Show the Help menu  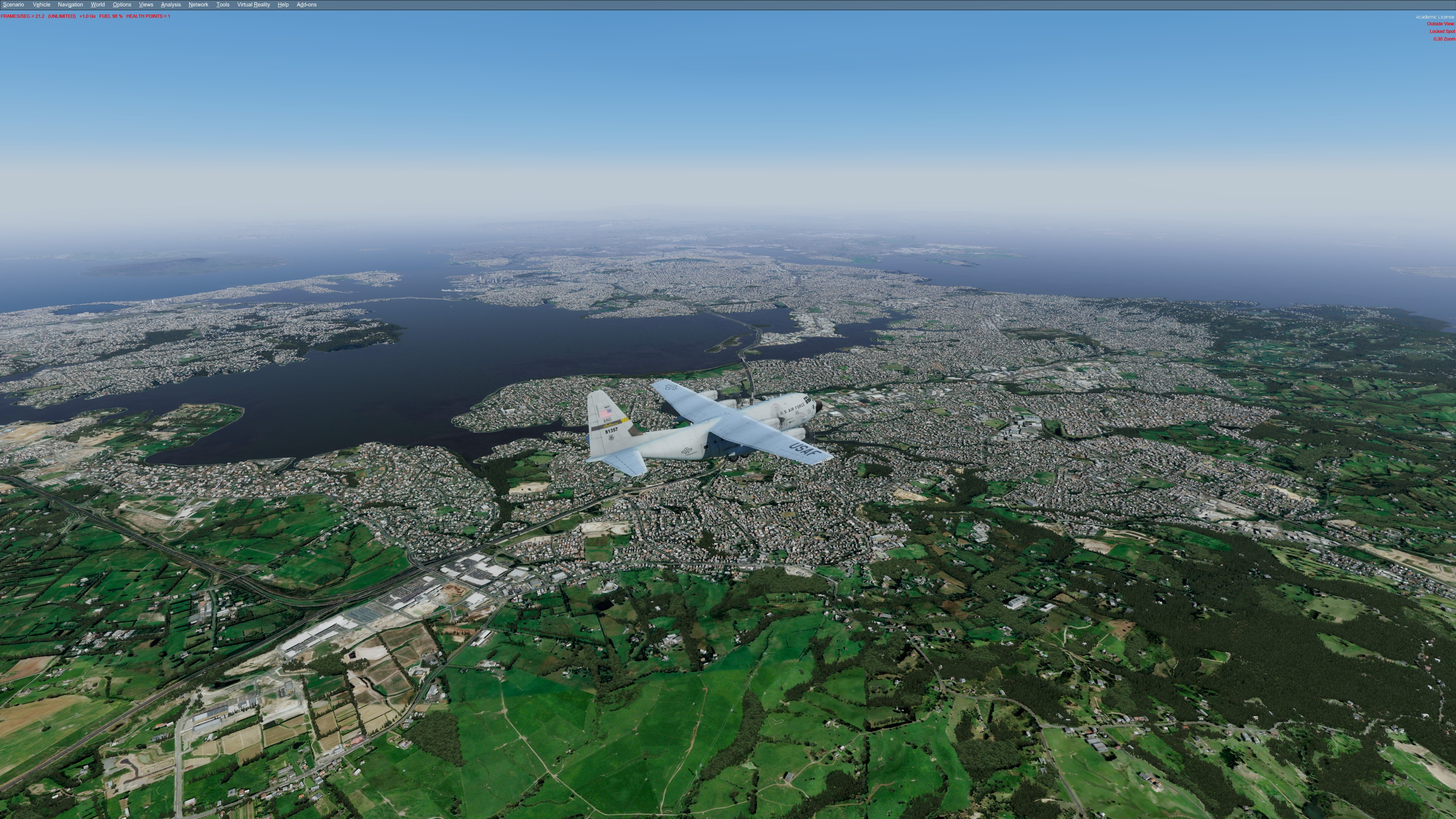tap(283, 5)
